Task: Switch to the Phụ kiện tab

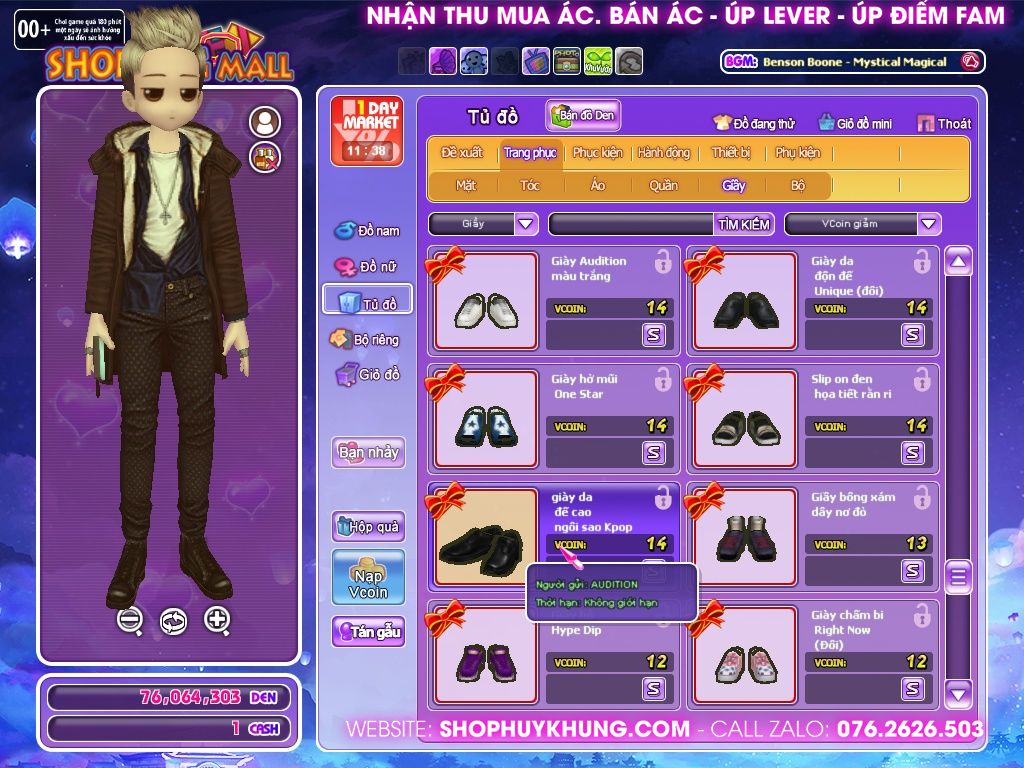Action: pos(797,153)
